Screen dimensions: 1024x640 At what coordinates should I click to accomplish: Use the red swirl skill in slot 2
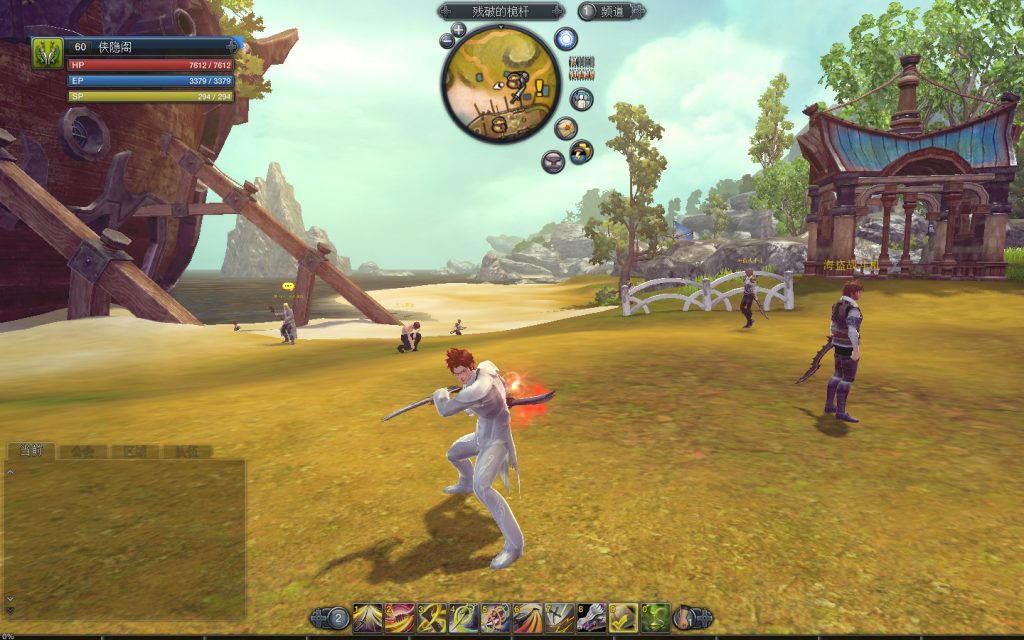(400, 617)
